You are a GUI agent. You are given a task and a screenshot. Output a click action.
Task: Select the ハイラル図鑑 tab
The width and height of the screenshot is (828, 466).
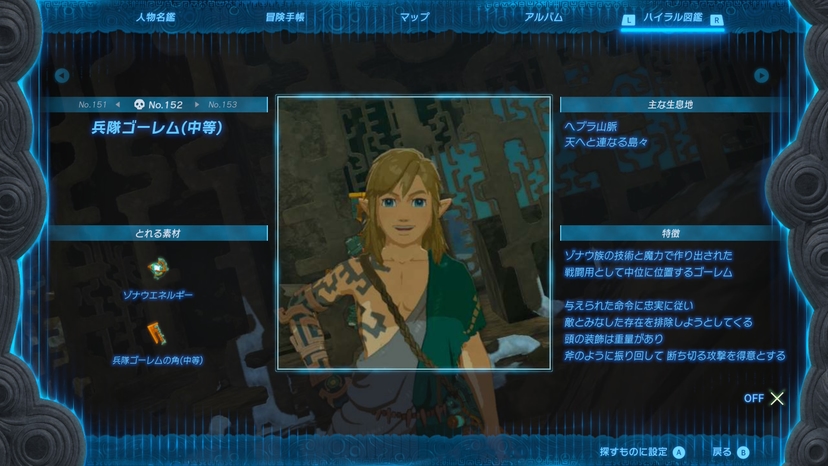click(x=671, y=18)
